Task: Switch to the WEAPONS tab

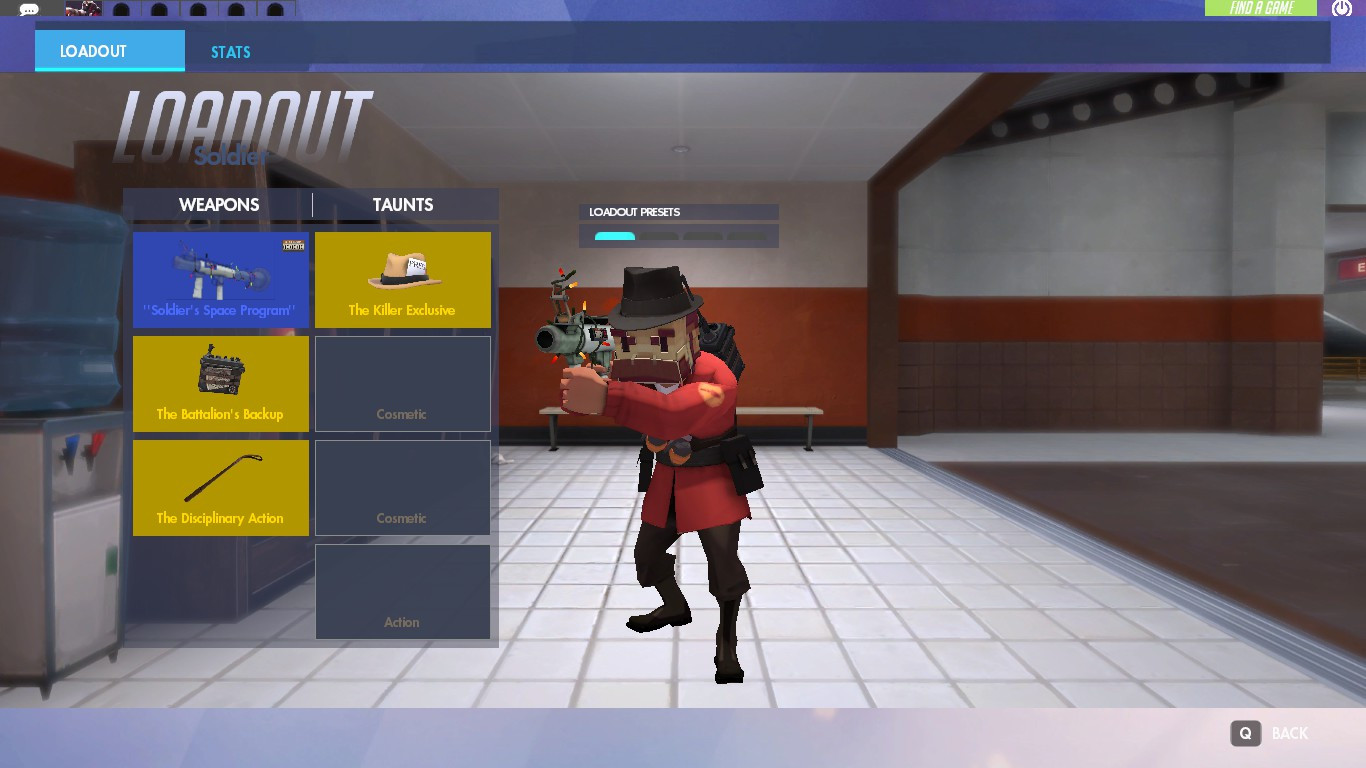Action: click(x=219, y=204)
